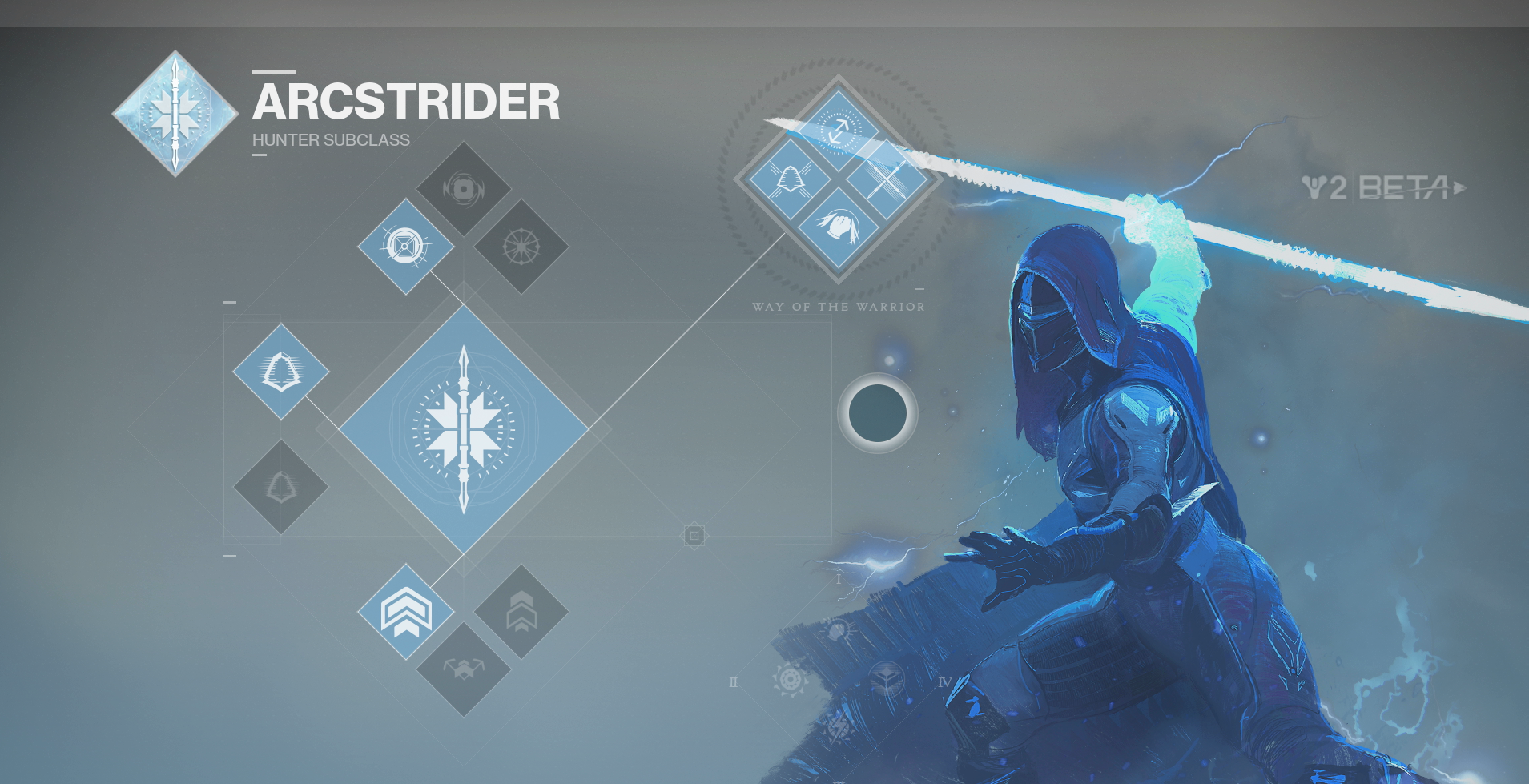Viewport: 1529px width, 784px height.
Task: Click the Arcstrider subclass emblem beside the title
Action: [175, 113]
